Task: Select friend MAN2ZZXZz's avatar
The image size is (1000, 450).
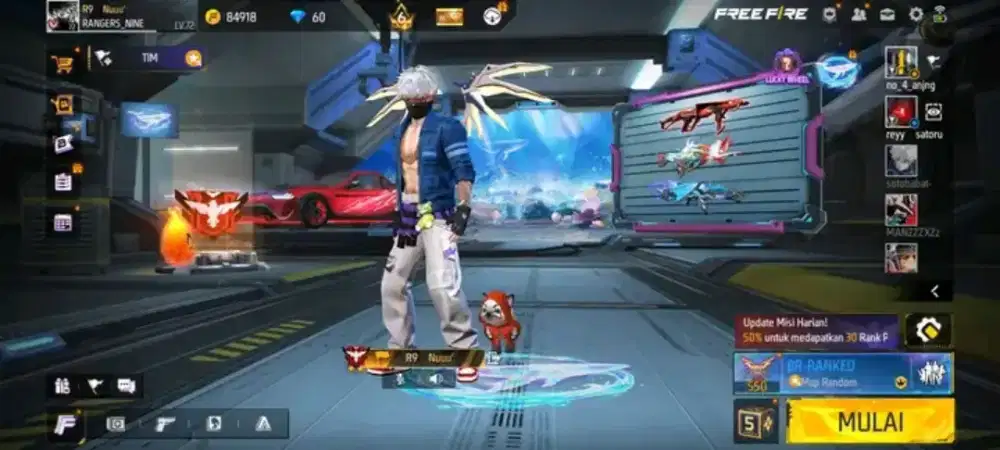Action: pyautogui.click(x=901, y=210)
